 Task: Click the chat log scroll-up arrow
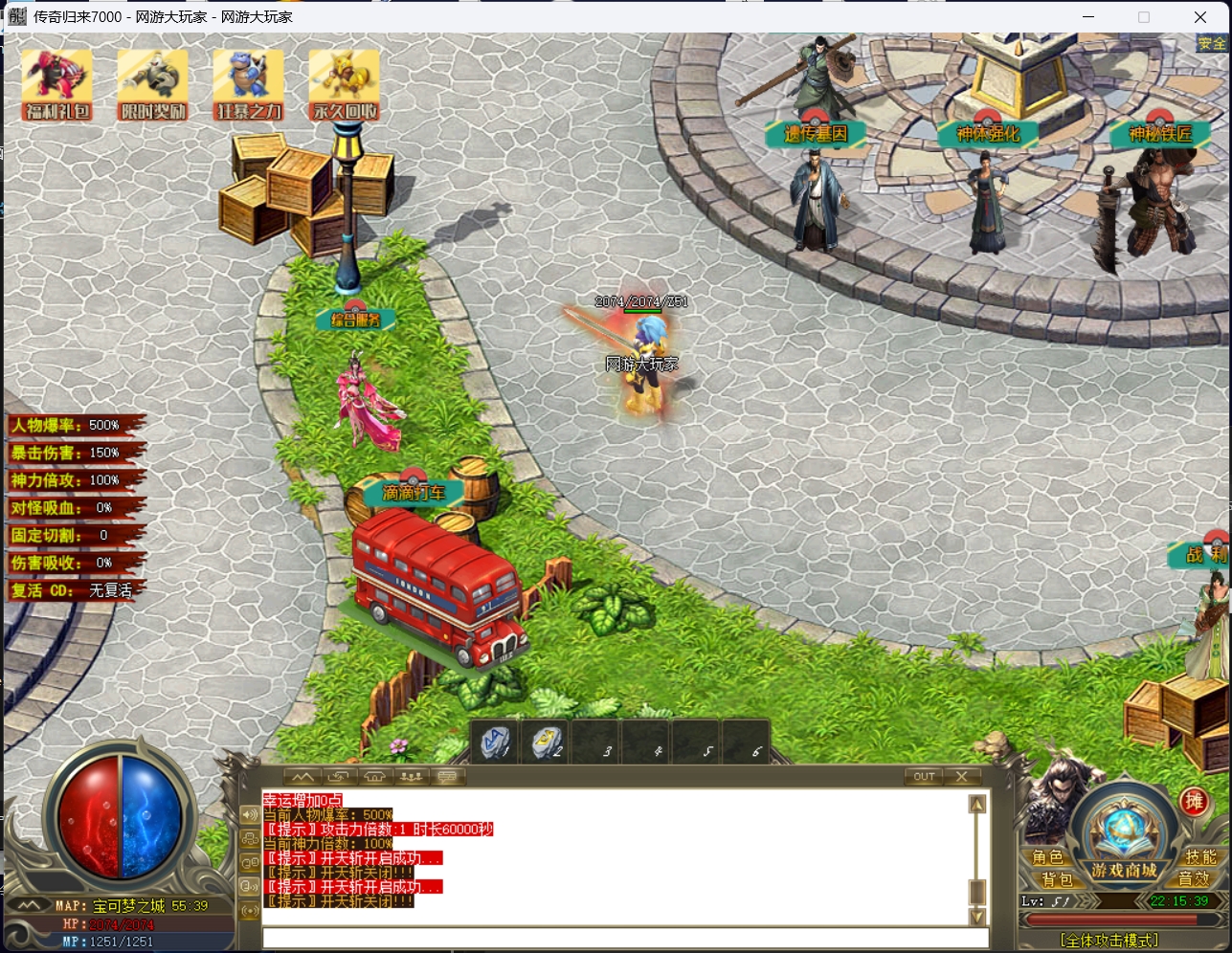(977, 805)
